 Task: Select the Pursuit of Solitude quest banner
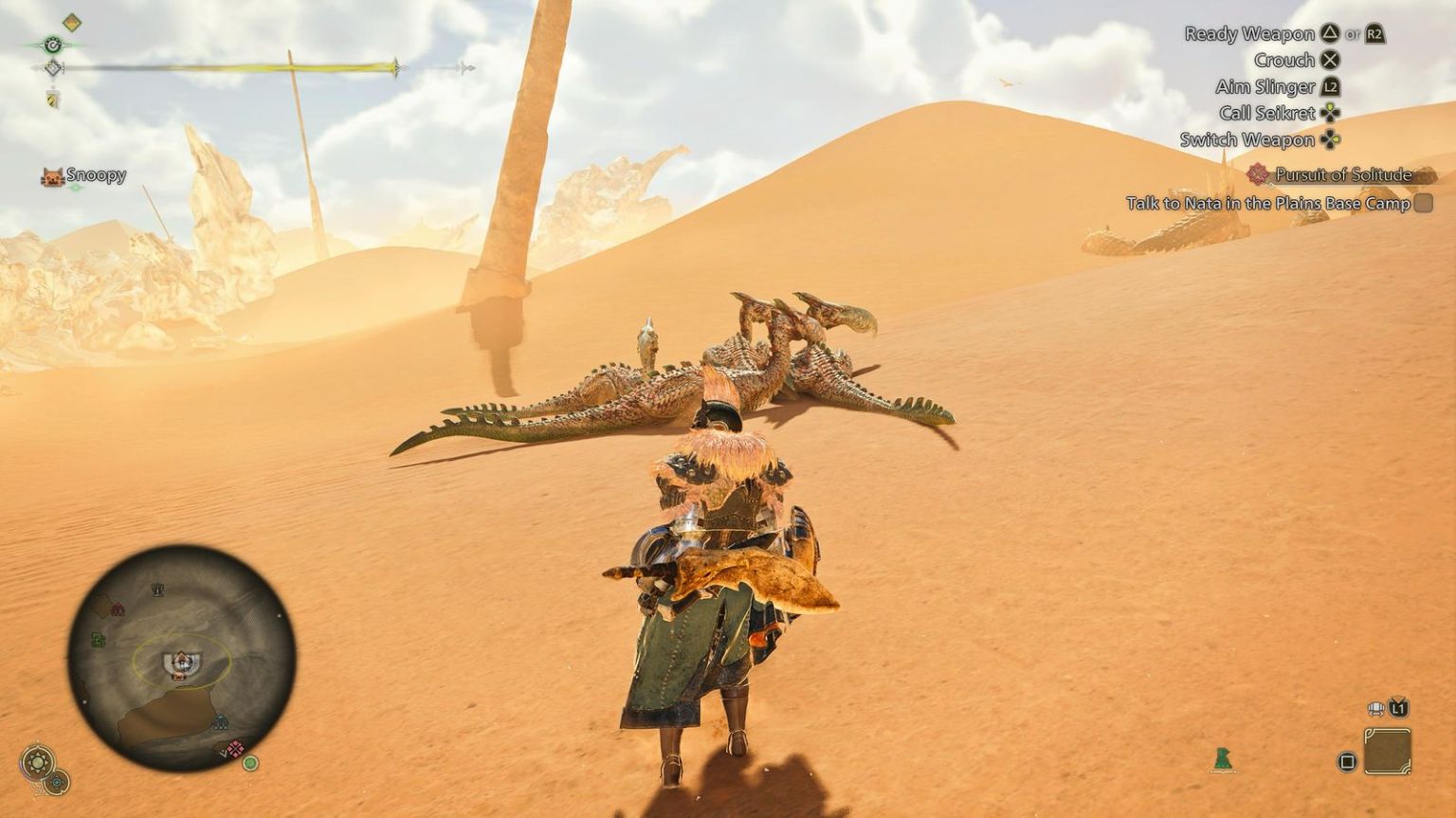1344,176
